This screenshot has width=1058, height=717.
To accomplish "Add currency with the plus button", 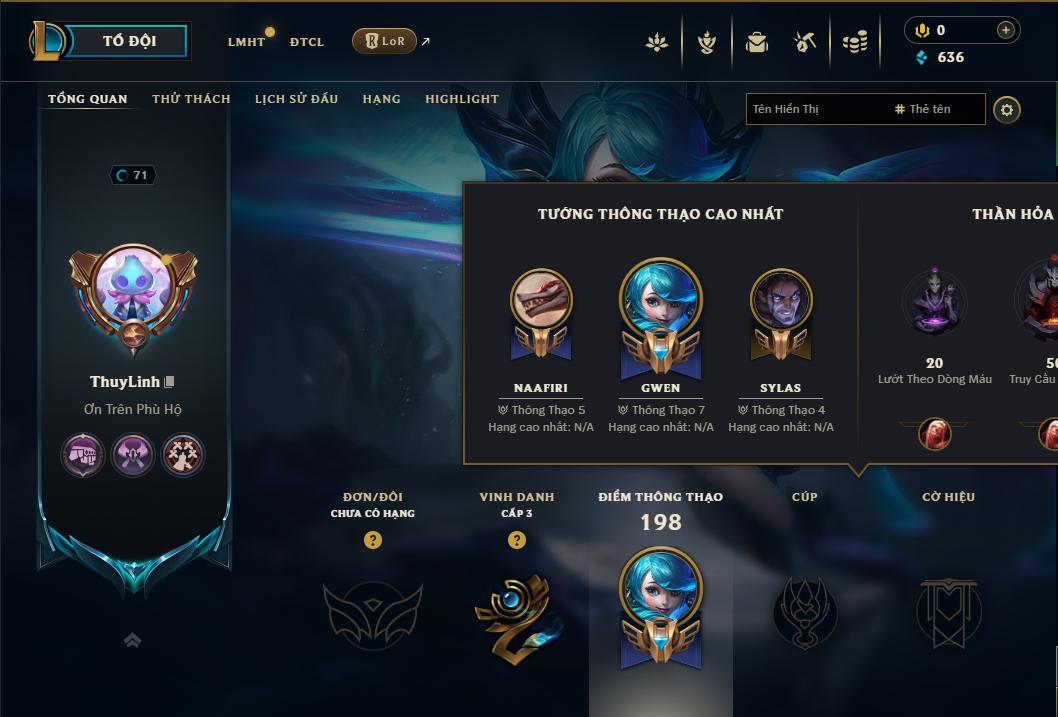I will (1006, 30).
